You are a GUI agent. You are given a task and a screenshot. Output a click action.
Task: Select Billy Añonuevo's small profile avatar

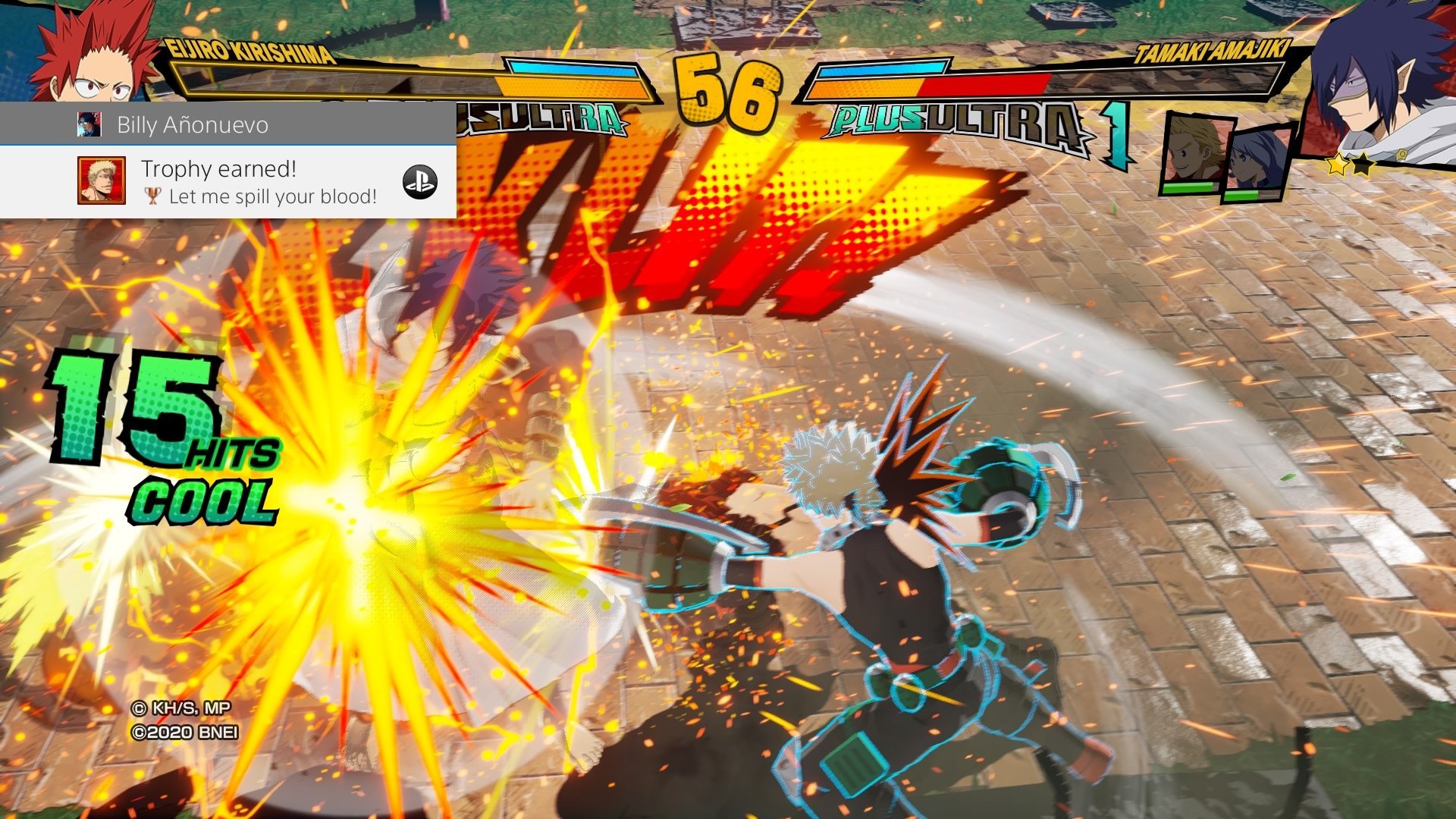coord(89,124)
